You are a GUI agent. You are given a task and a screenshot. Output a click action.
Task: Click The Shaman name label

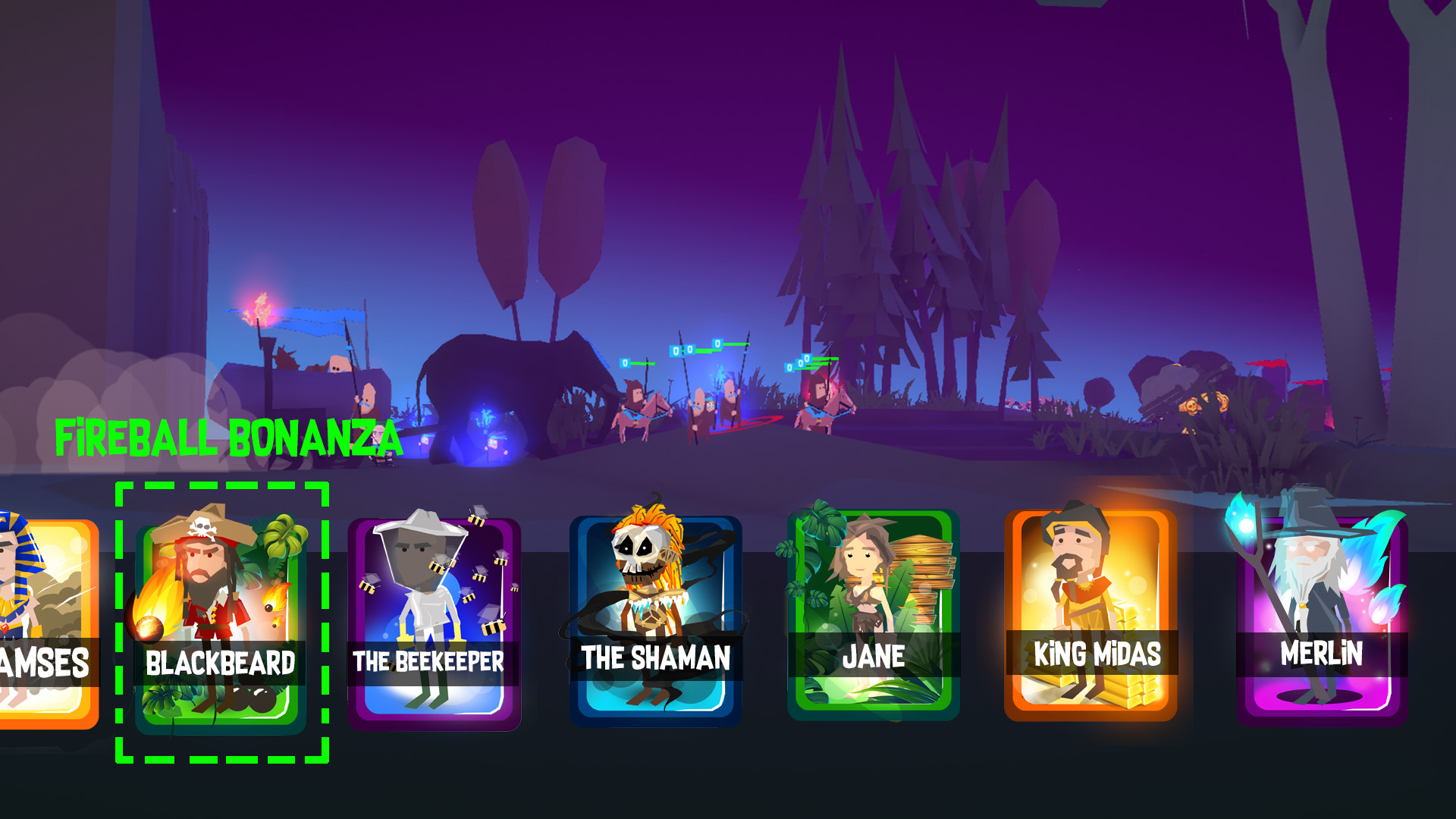(x=654, y=658)
